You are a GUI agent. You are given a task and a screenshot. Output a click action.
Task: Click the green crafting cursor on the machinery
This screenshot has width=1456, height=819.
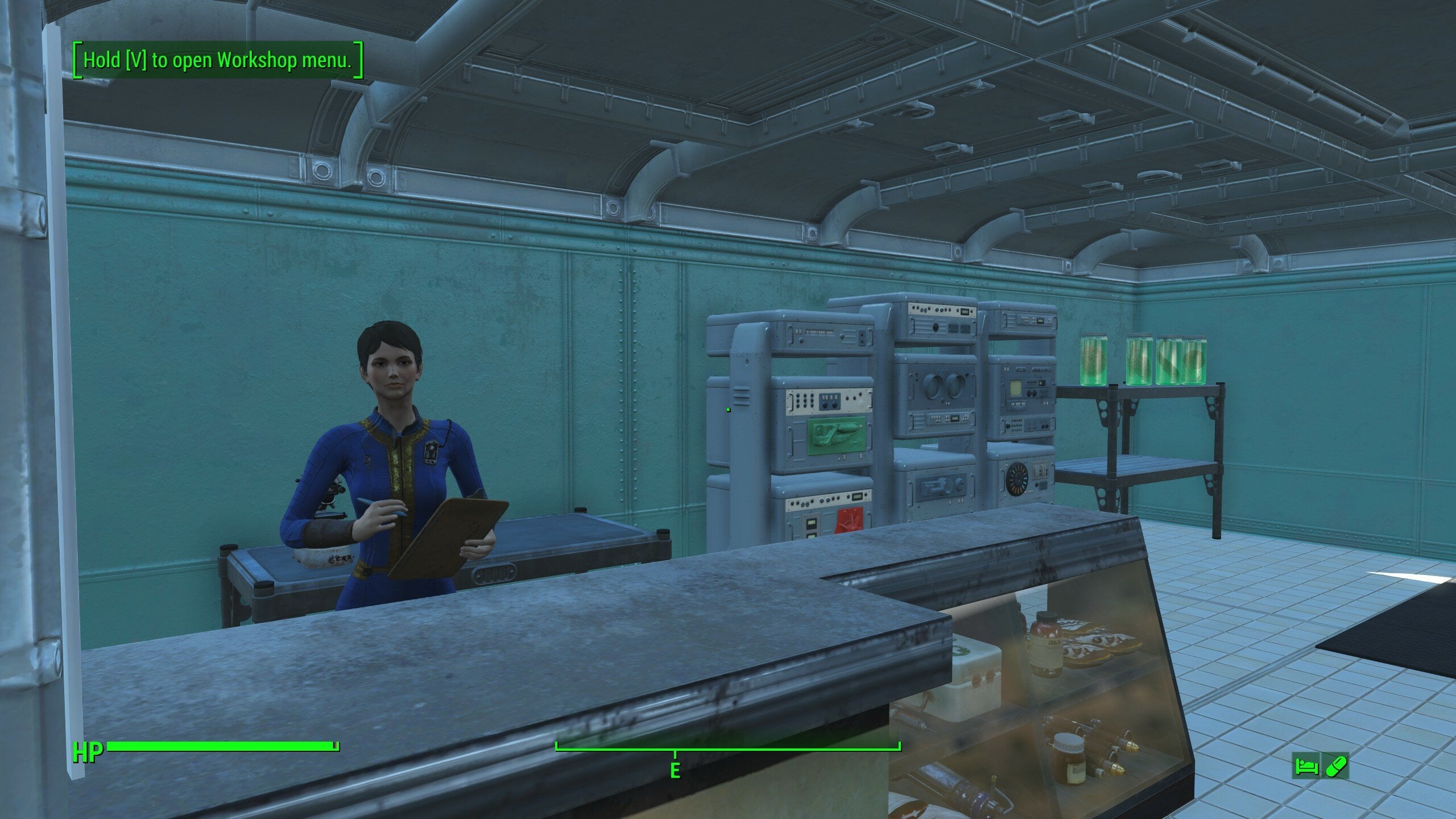[728, 409]
